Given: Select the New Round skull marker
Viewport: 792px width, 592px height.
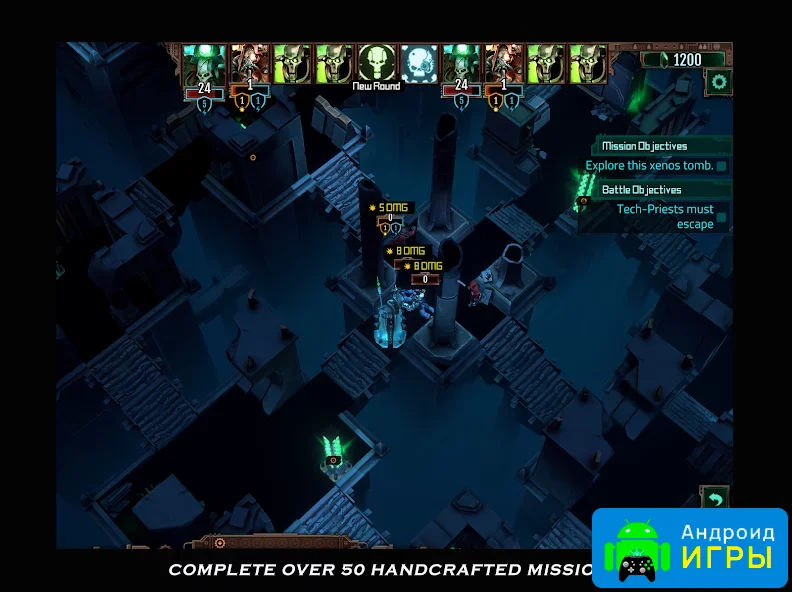Looking at the screenshot, I should point(376,63).
